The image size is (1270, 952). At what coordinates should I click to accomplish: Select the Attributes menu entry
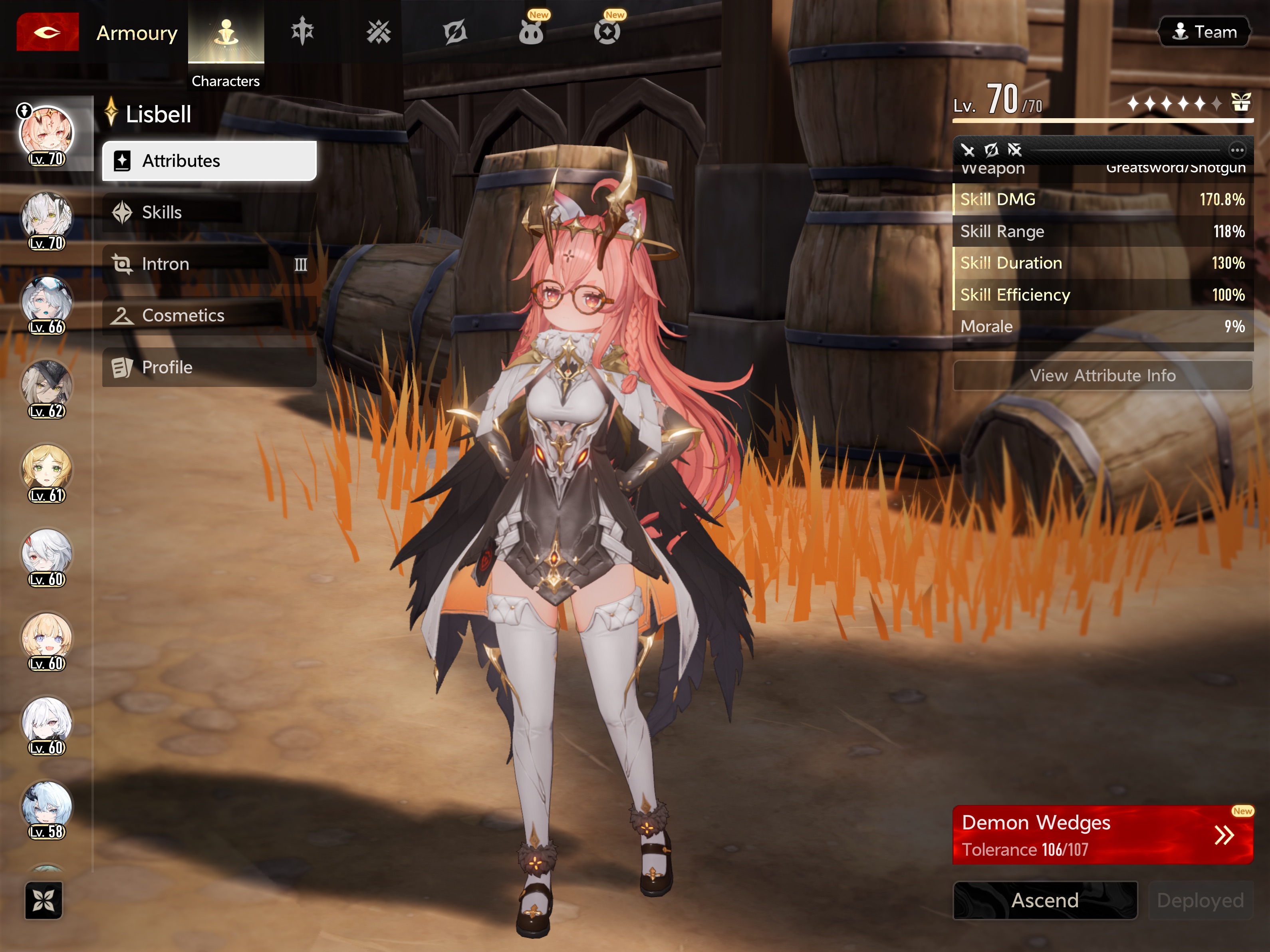tap(209, 161)
